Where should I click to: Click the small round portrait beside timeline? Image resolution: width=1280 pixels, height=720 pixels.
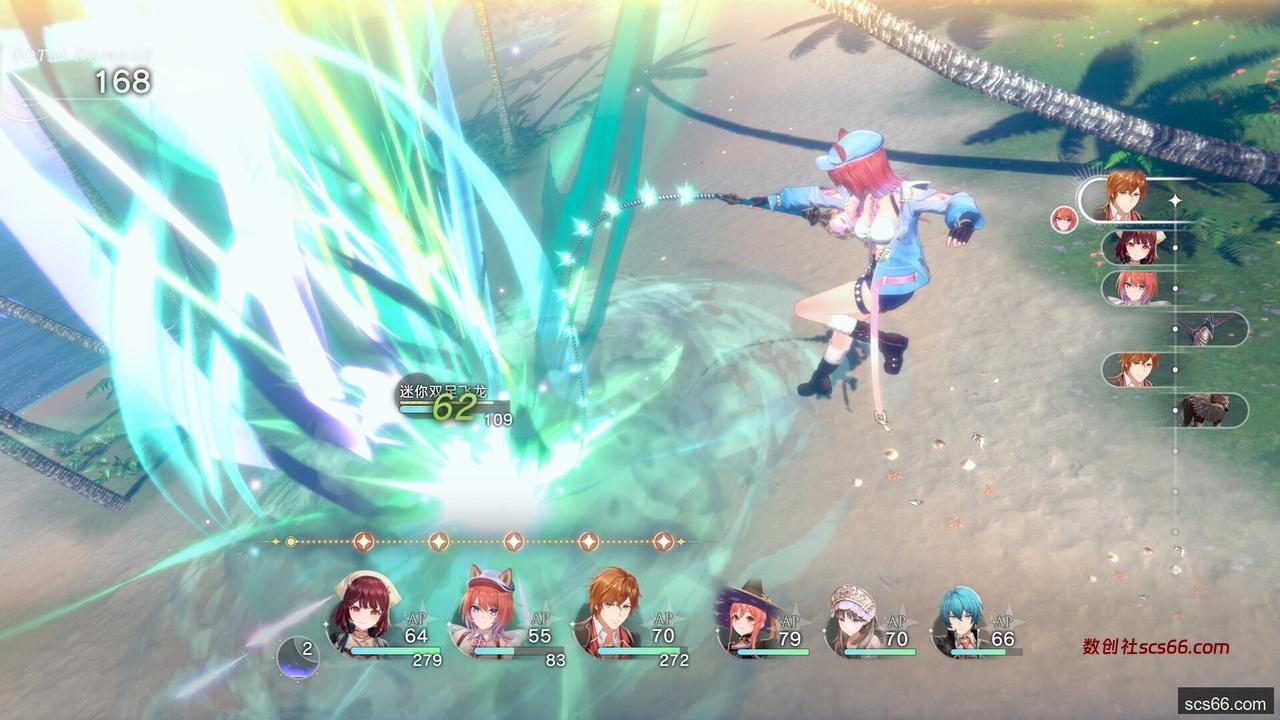pos(1064,219)
